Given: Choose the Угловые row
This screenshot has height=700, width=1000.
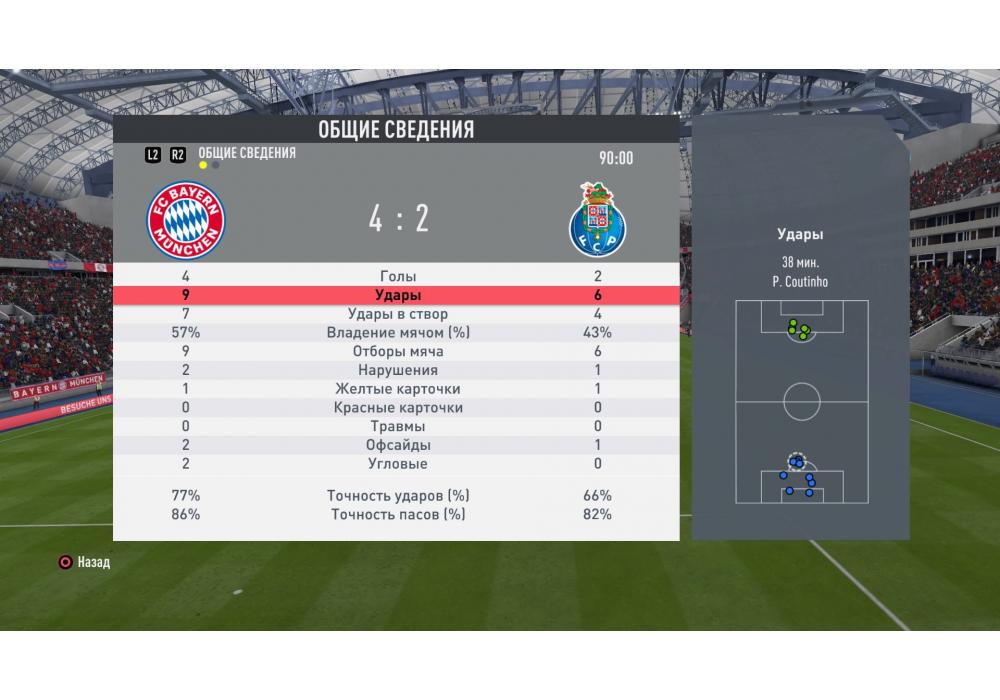Looking at the screenshot, I should 398,464.
